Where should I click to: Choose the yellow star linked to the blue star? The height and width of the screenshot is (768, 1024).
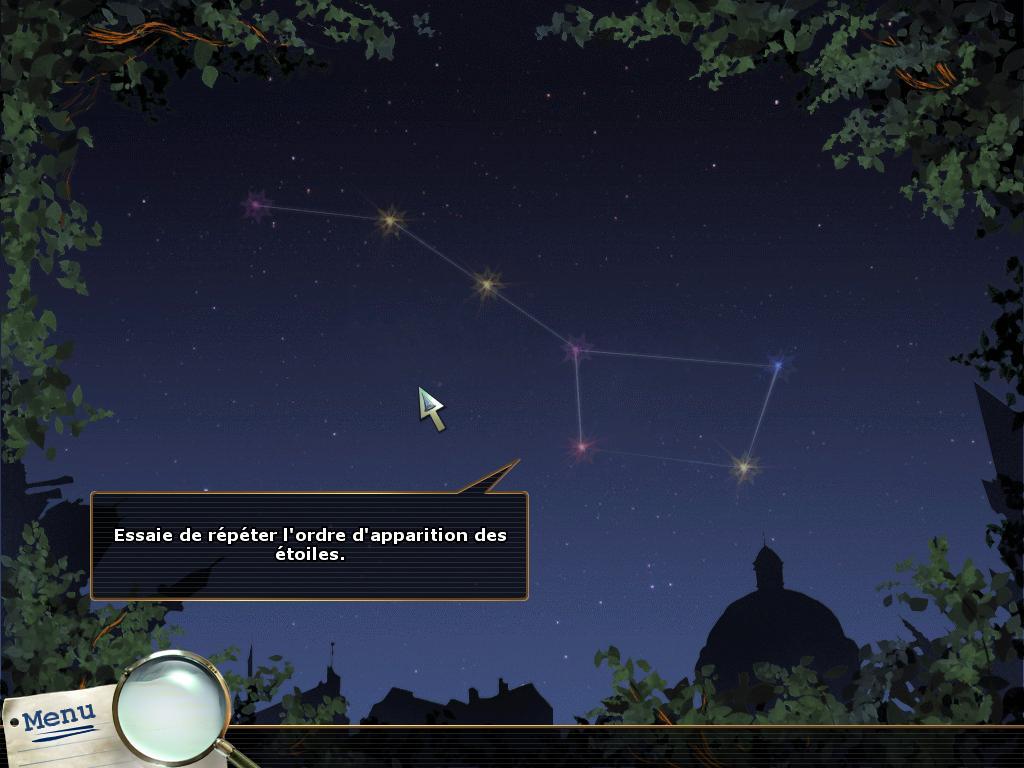[743, 466]
